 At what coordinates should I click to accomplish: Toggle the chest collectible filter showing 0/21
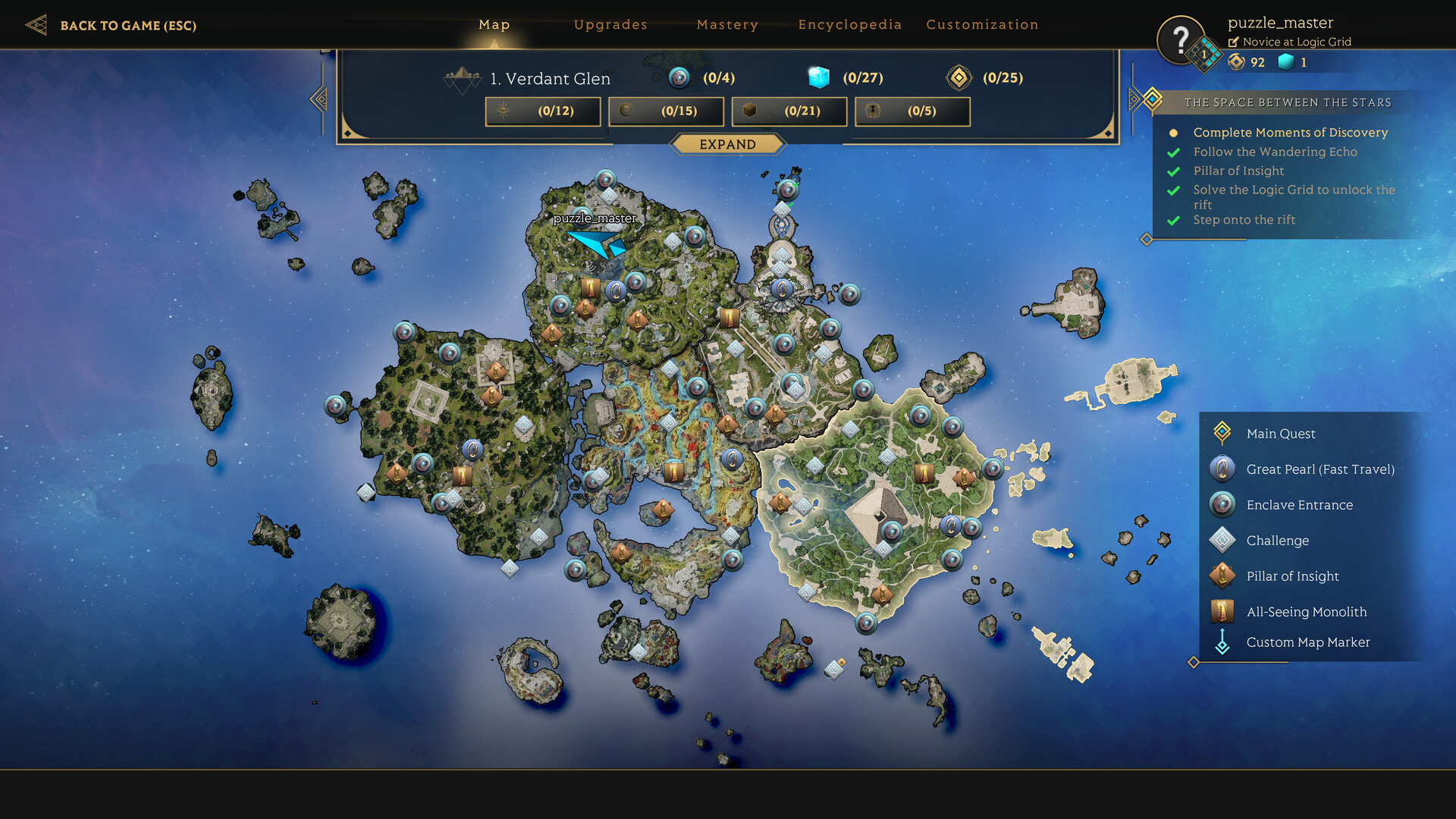pos(789,111)
